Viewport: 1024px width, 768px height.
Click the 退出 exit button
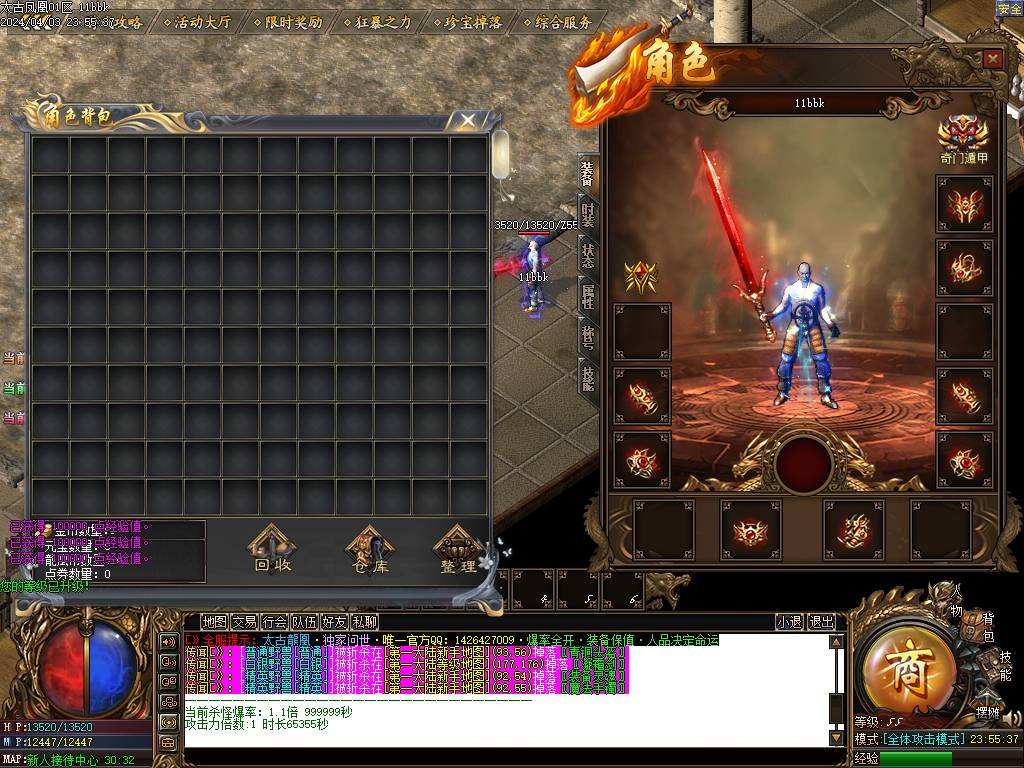(821, 621)
